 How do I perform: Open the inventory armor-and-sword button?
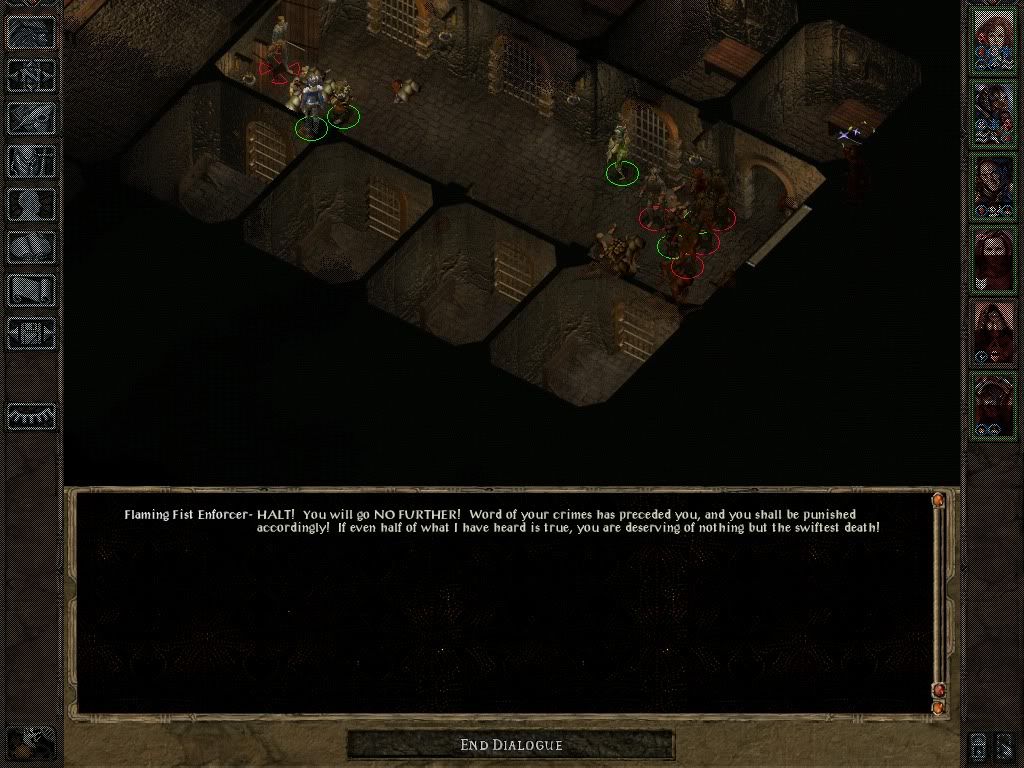tap(32, 161)
